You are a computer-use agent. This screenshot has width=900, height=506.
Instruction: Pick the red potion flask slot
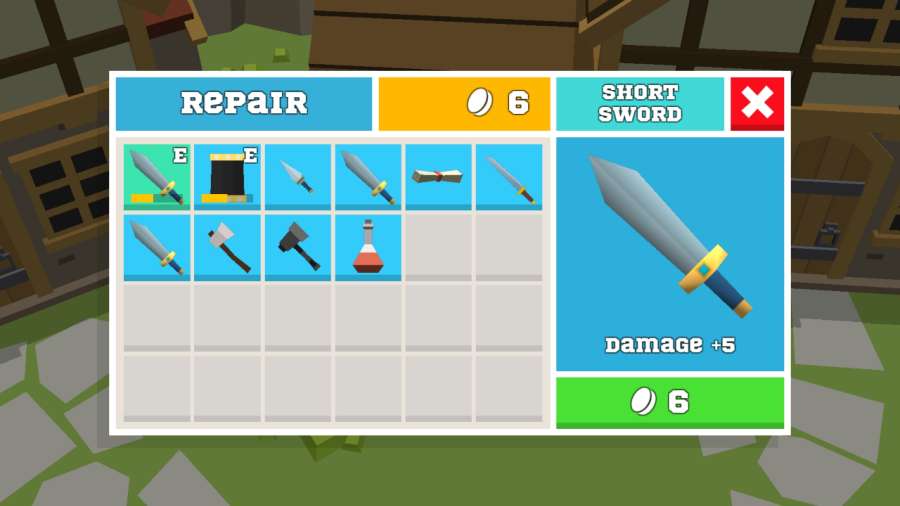(368, 247)
